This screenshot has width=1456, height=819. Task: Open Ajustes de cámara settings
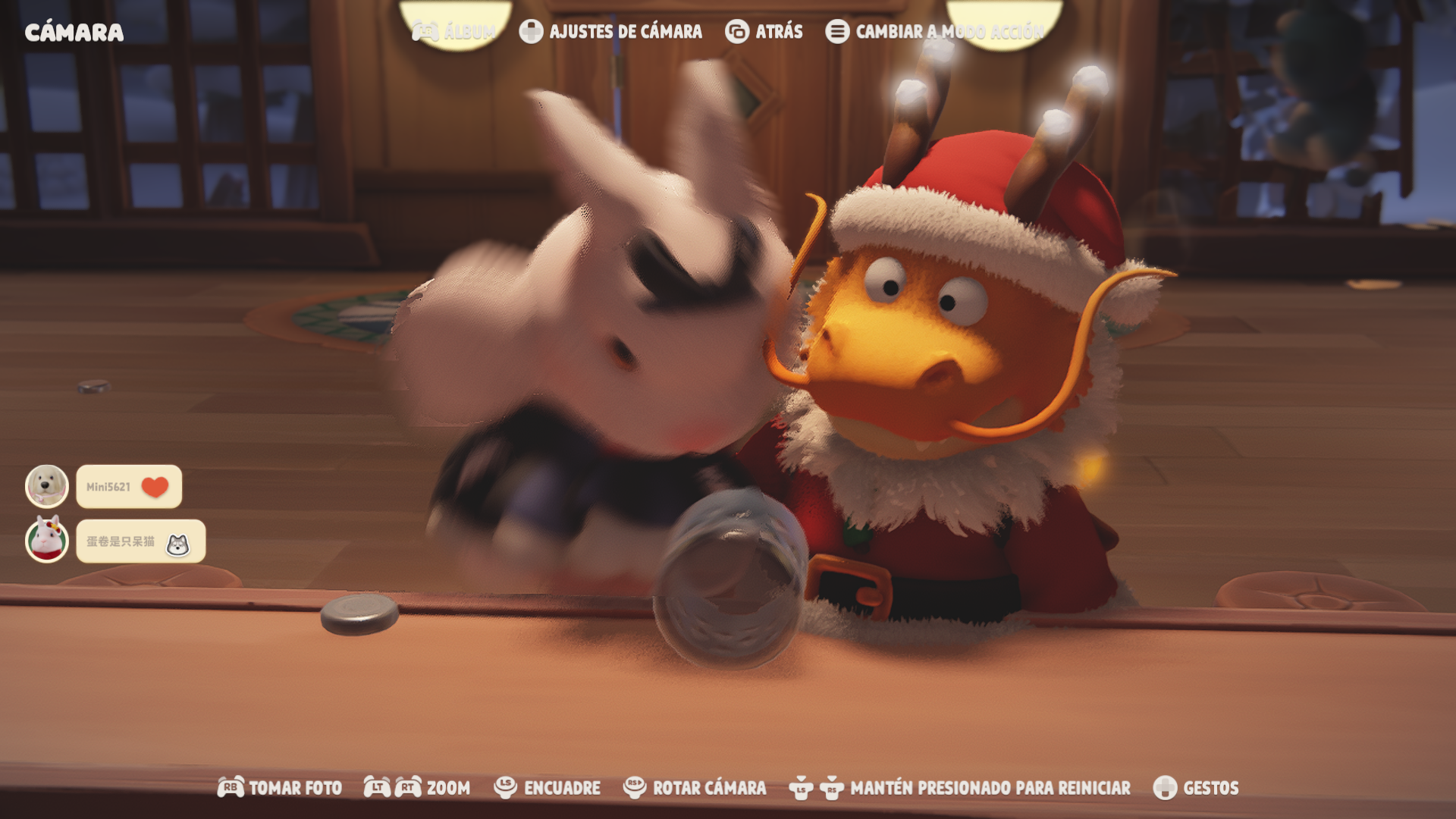coord(611,32)
